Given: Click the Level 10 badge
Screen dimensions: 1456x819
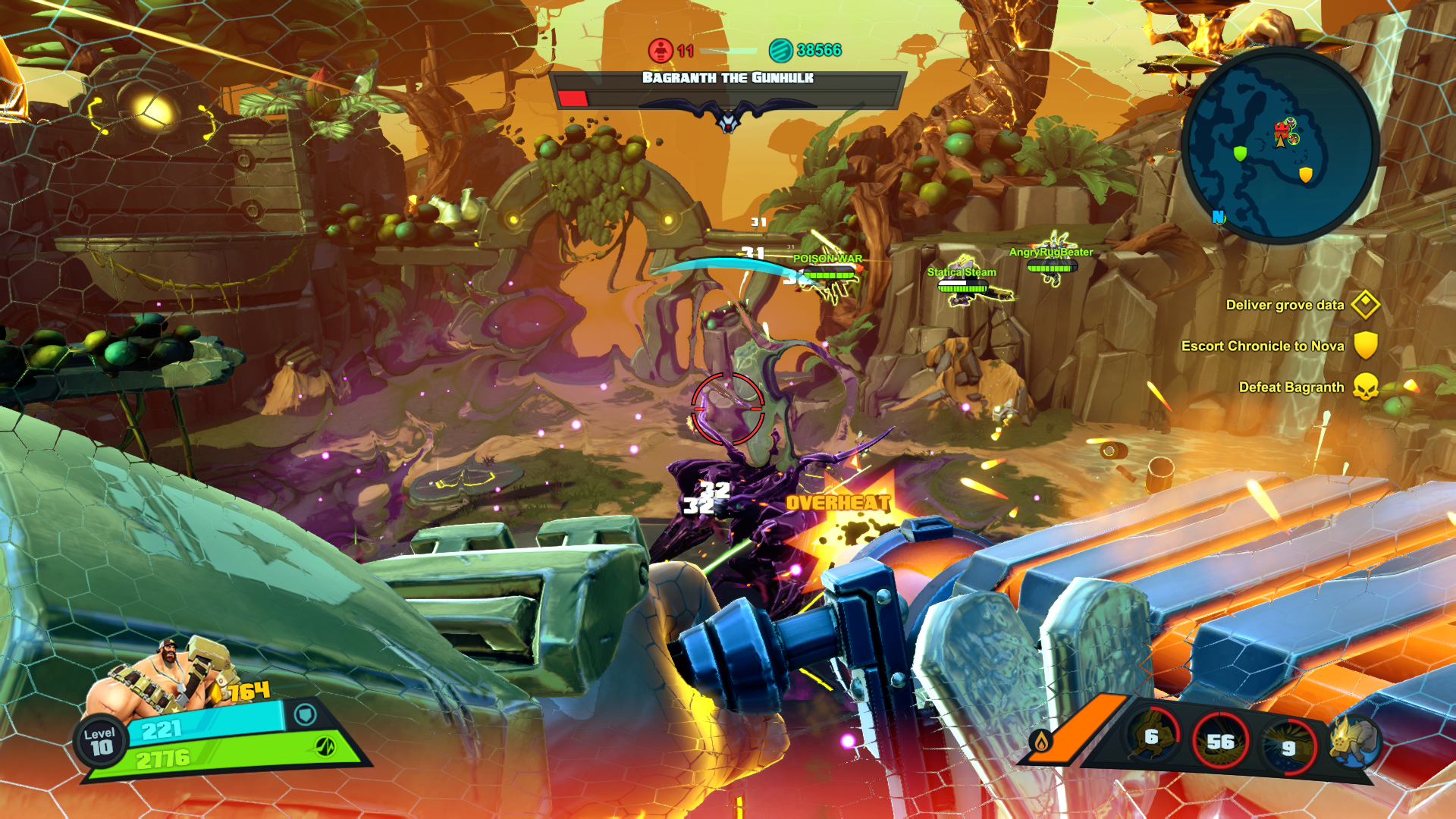Looking at the screenshot, I should tap(100, 741).
